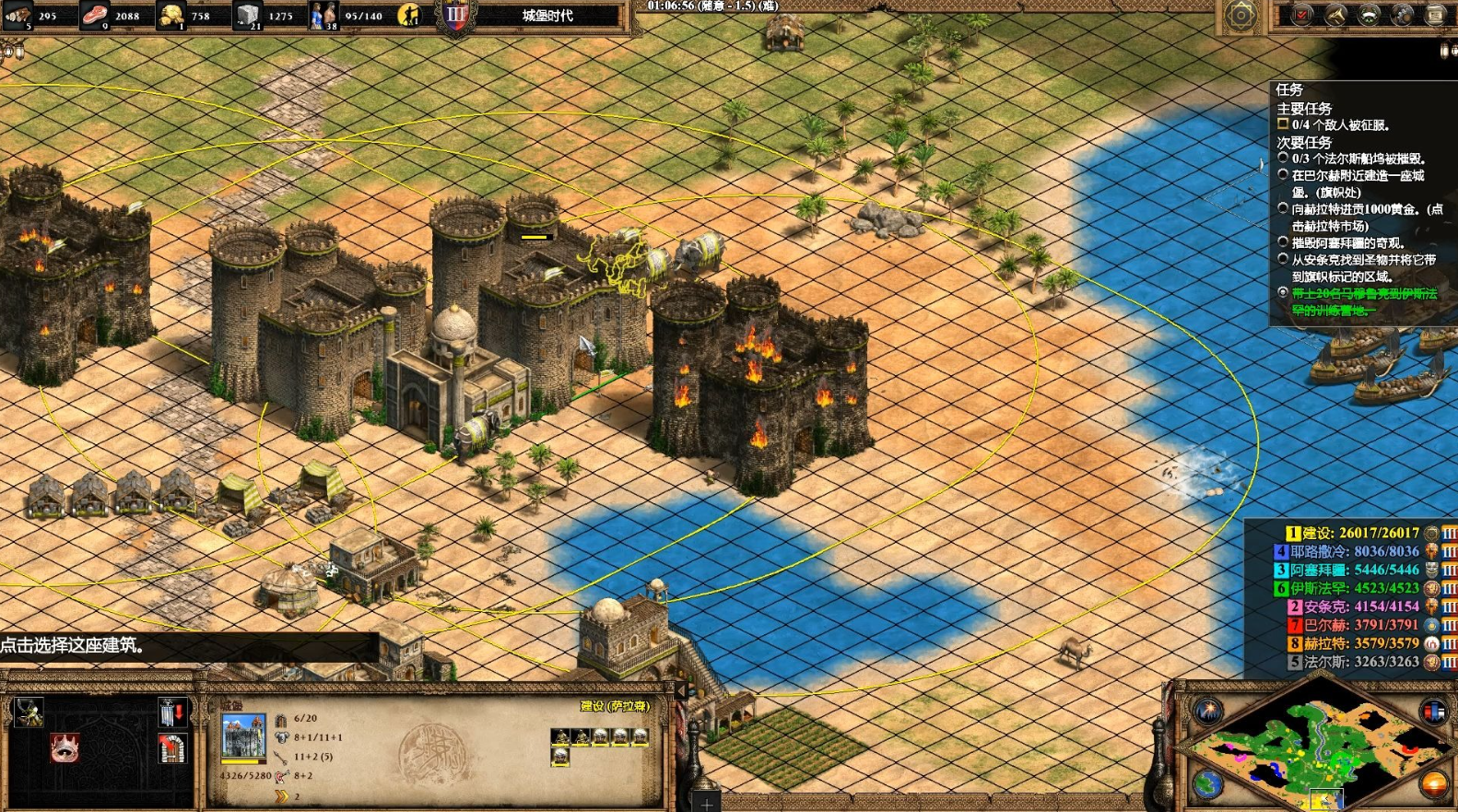Collapse the panel with the left arrow tab

tap(681, 689)
